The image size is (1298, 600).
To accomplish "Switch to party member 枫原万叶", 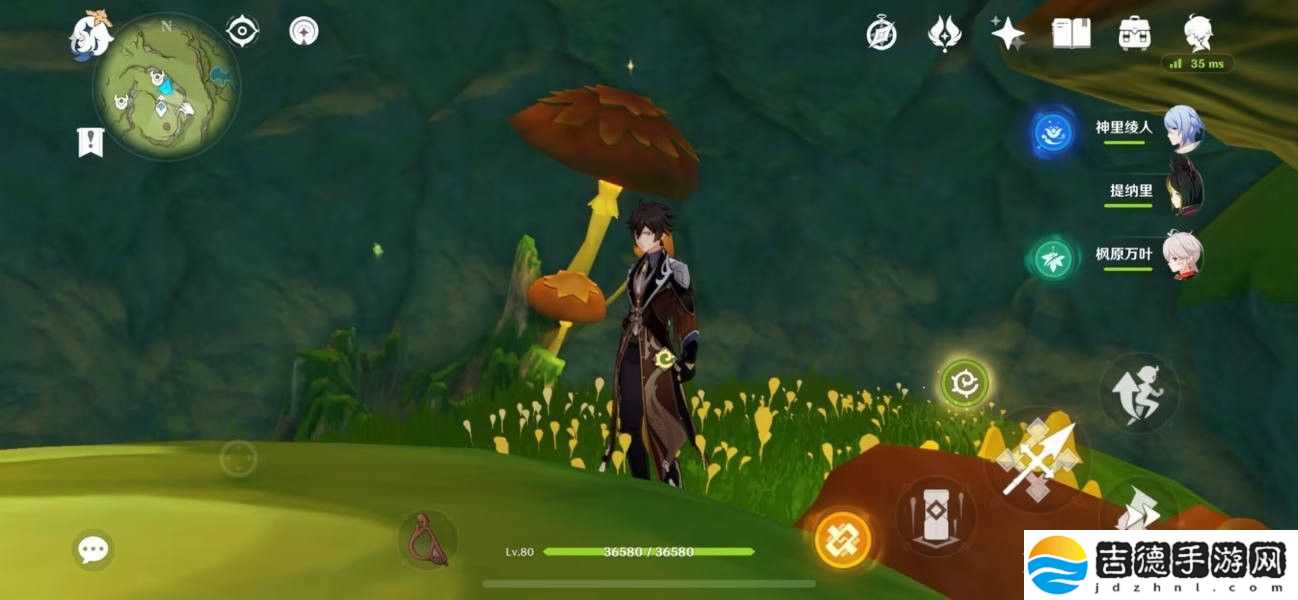I will coord(1184,255).
